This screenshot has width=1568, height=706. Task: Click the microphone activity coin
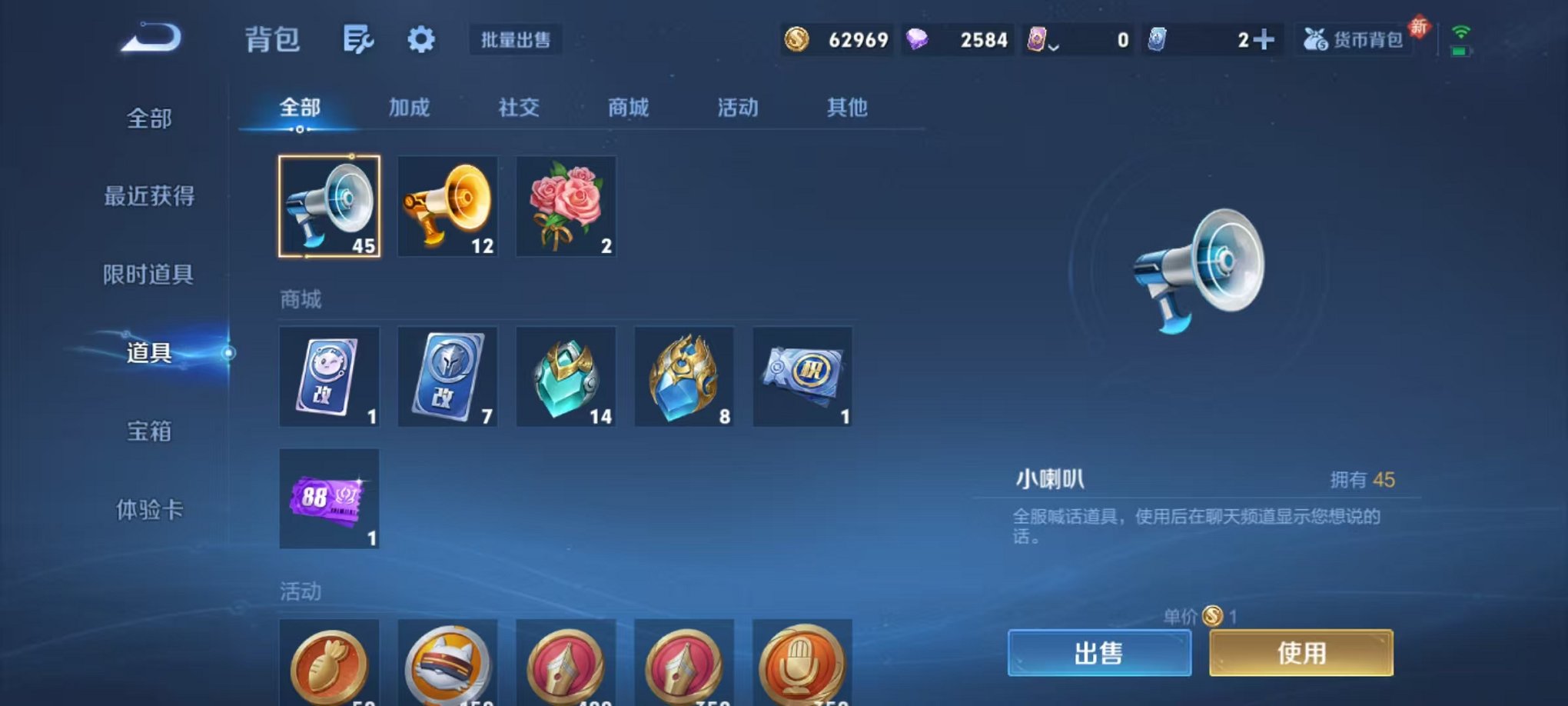(x=803, y=666)
